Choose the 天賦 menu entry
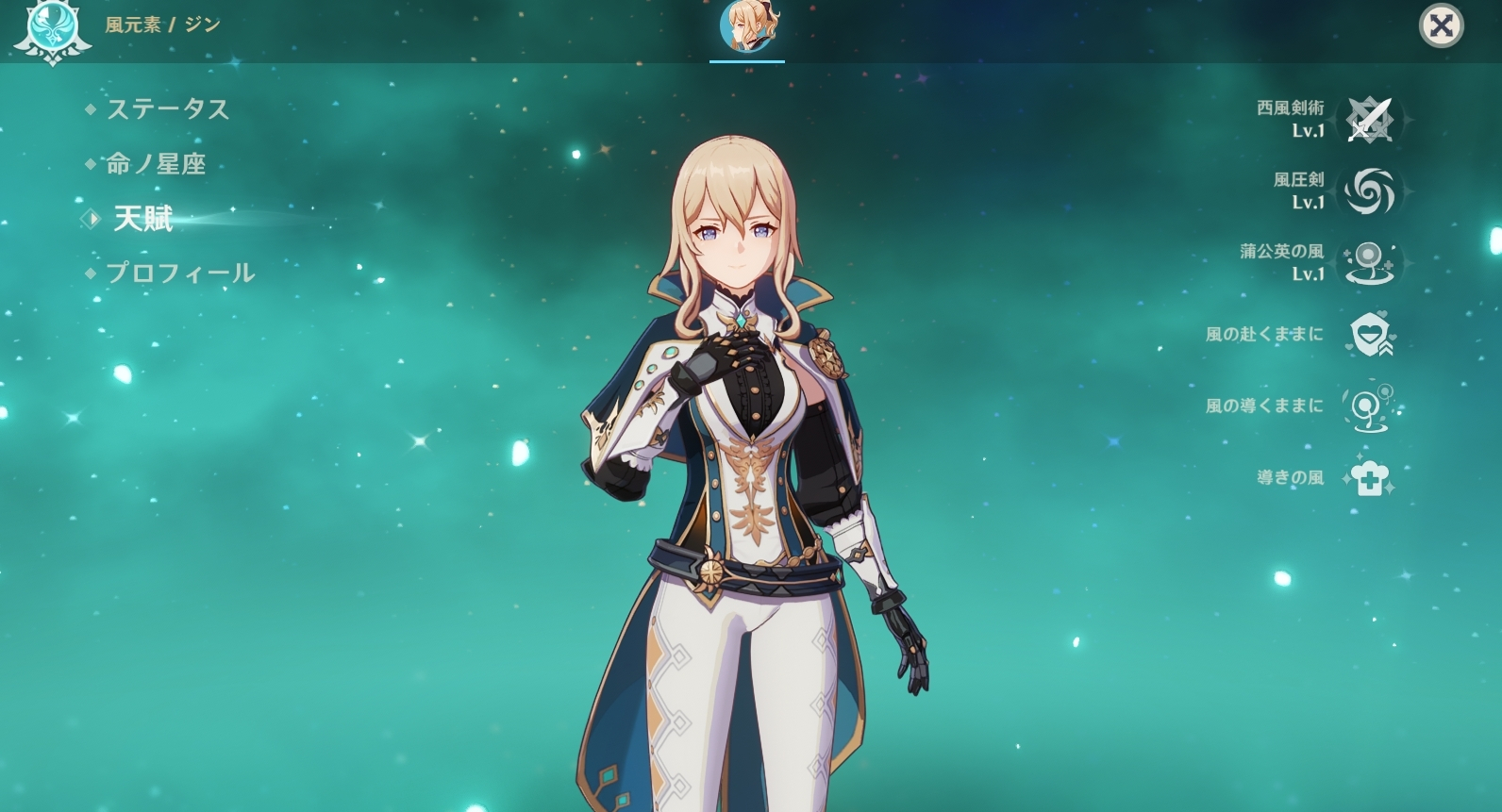The width and height of the screenshot is (1502, 812). point(142,219)
